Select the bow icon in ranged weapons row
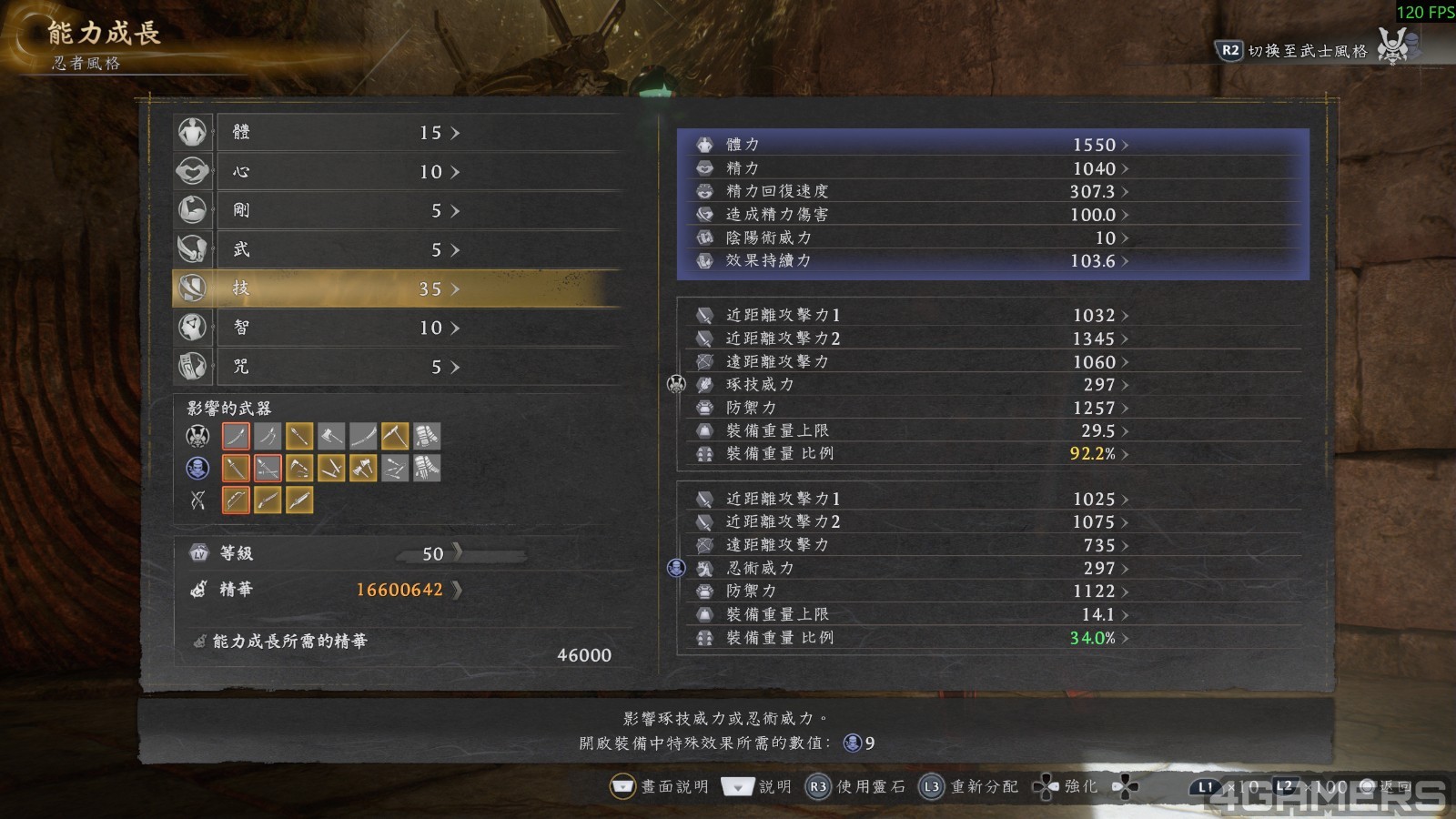Viewport: 1456px width, 819px height. [236, 500]
